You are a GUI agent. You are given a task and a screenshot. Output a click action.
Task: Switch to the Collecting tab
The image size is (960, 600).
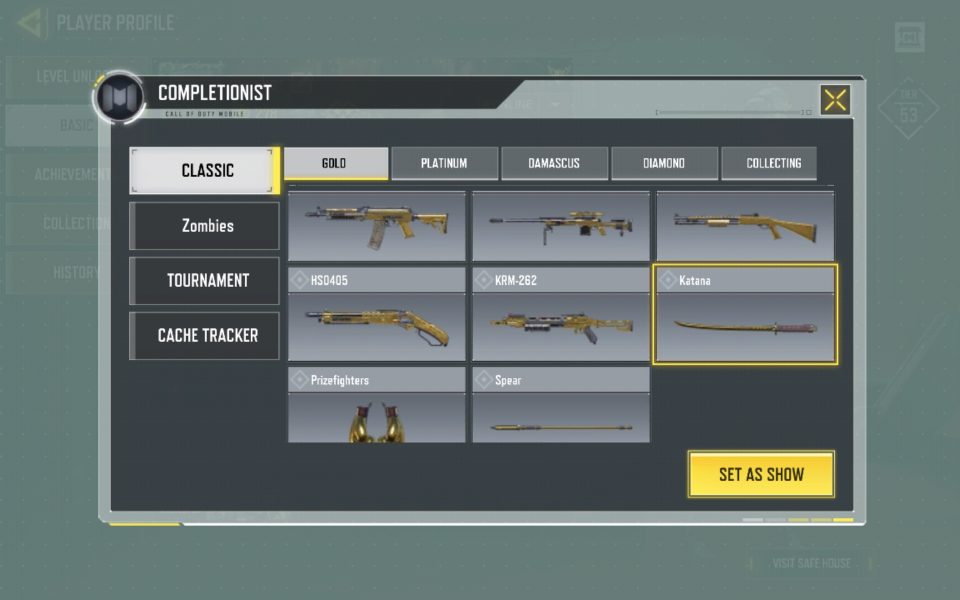click(x=773, y=163)
